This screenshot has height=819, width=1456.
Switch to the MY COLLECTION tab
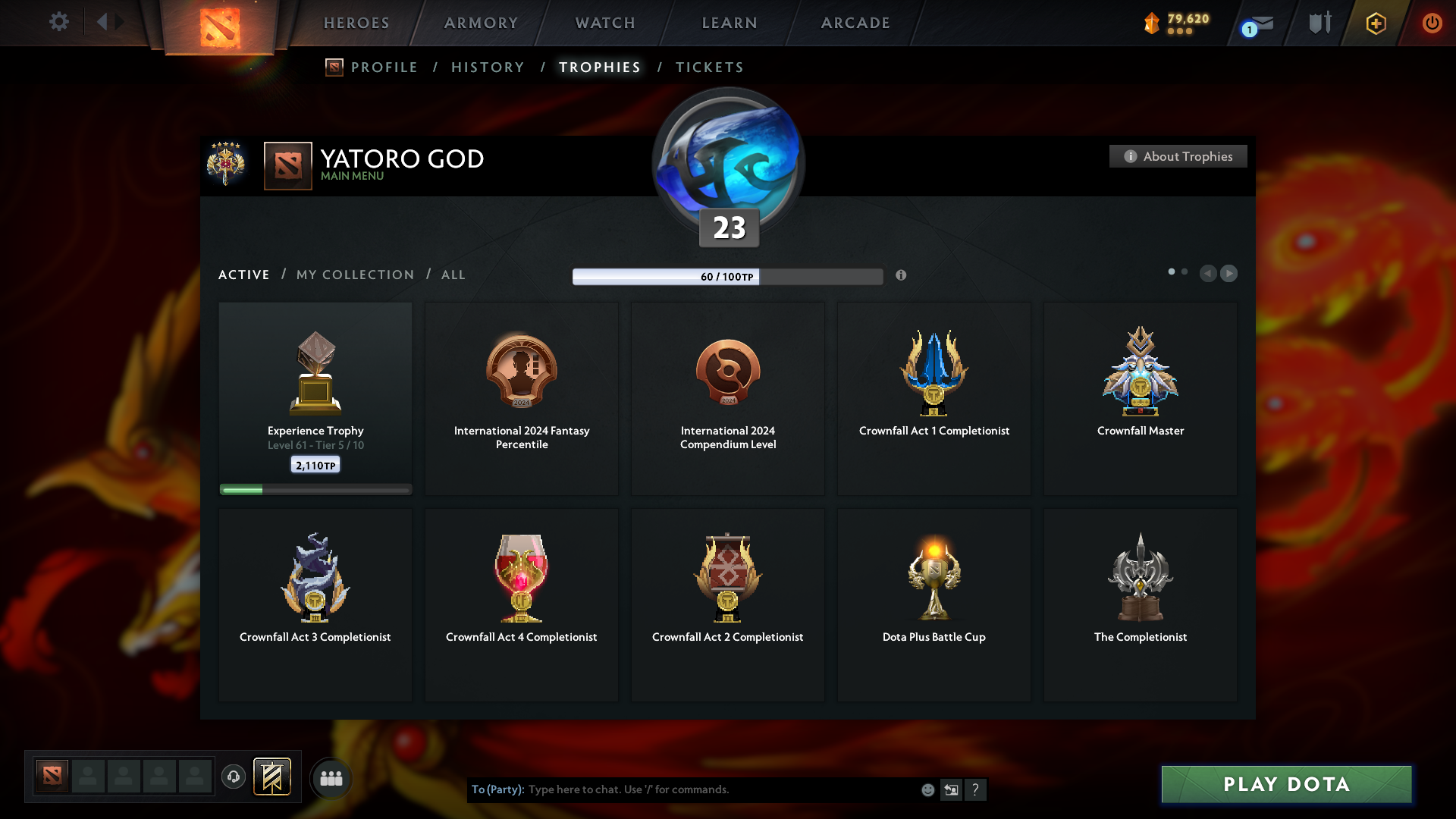tap(354, 275)
